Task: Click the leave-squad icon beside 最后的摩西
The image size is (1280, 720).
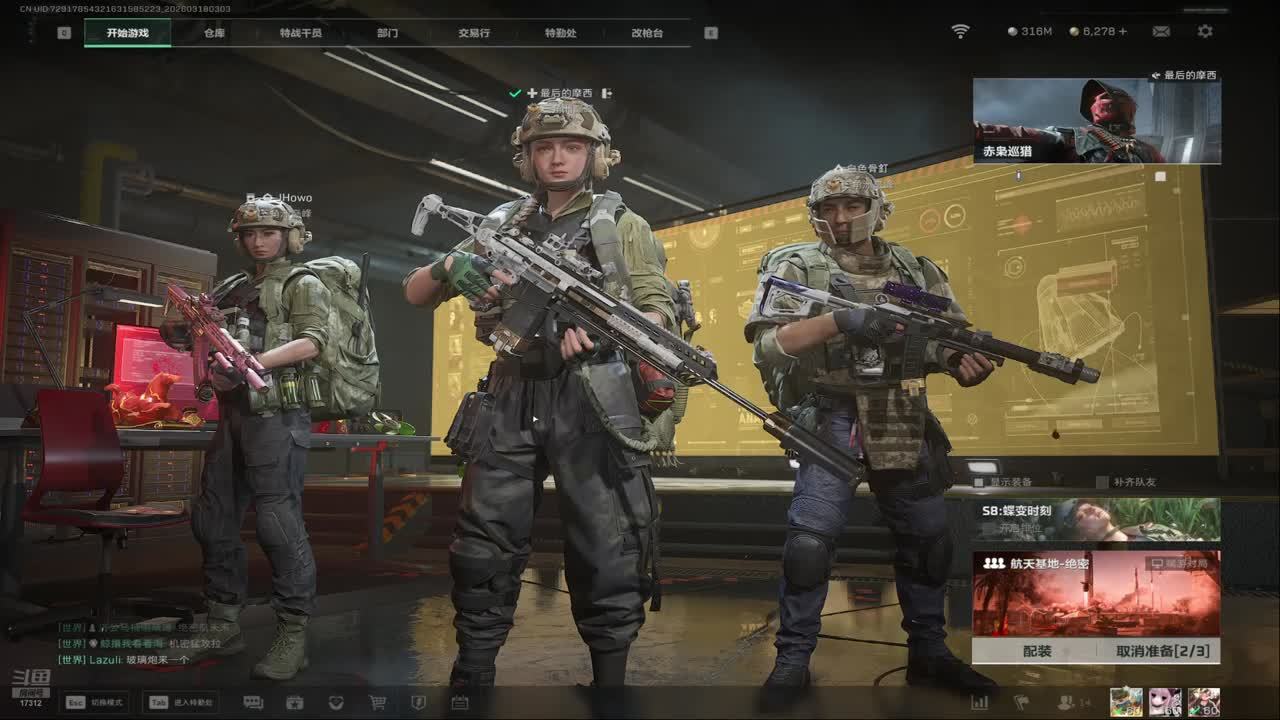Action: pyautogui.click(x=606, y=93)
